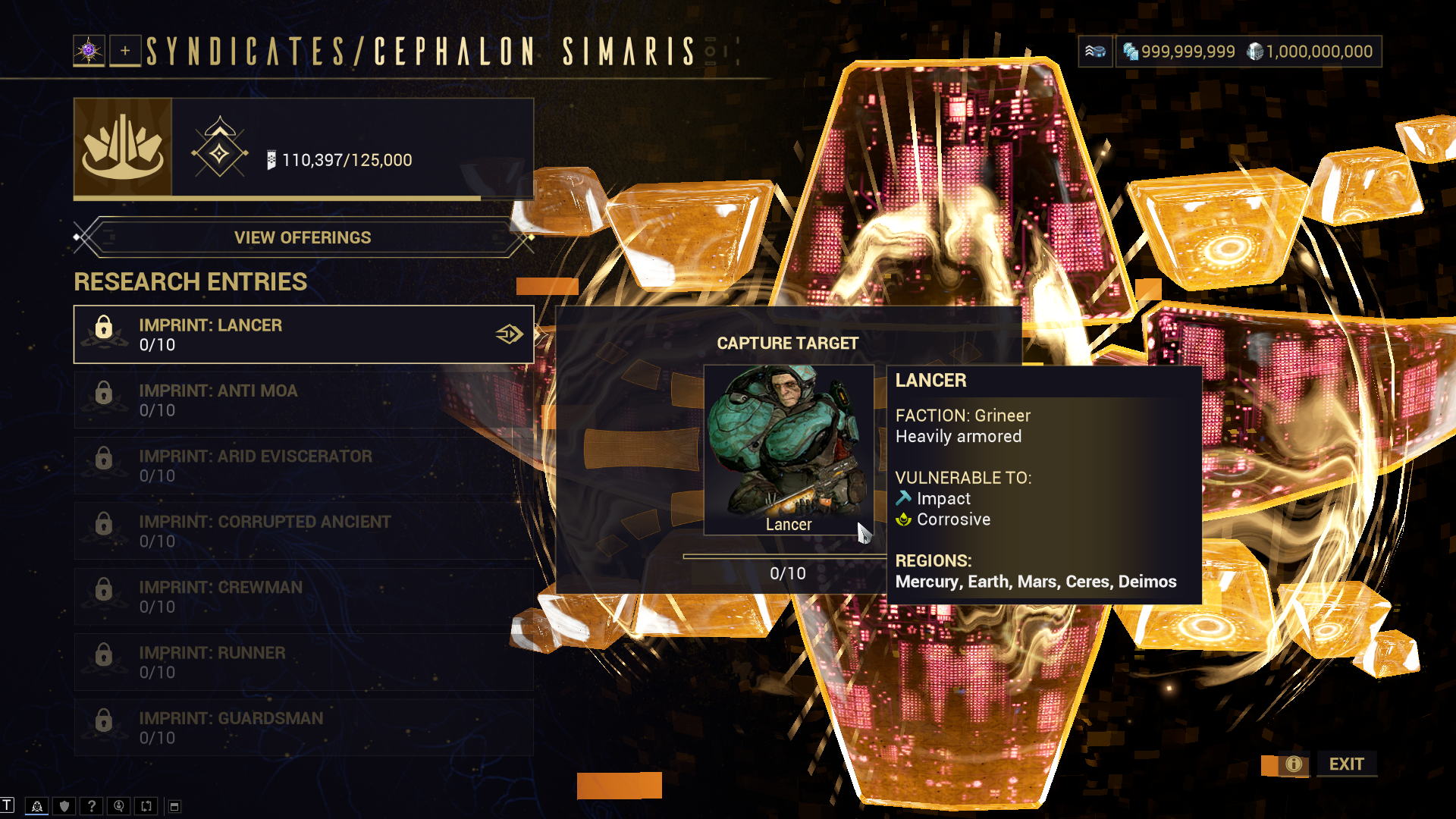Click the question mark toolbar icon

pyautogui.click(x=92, y=806)
